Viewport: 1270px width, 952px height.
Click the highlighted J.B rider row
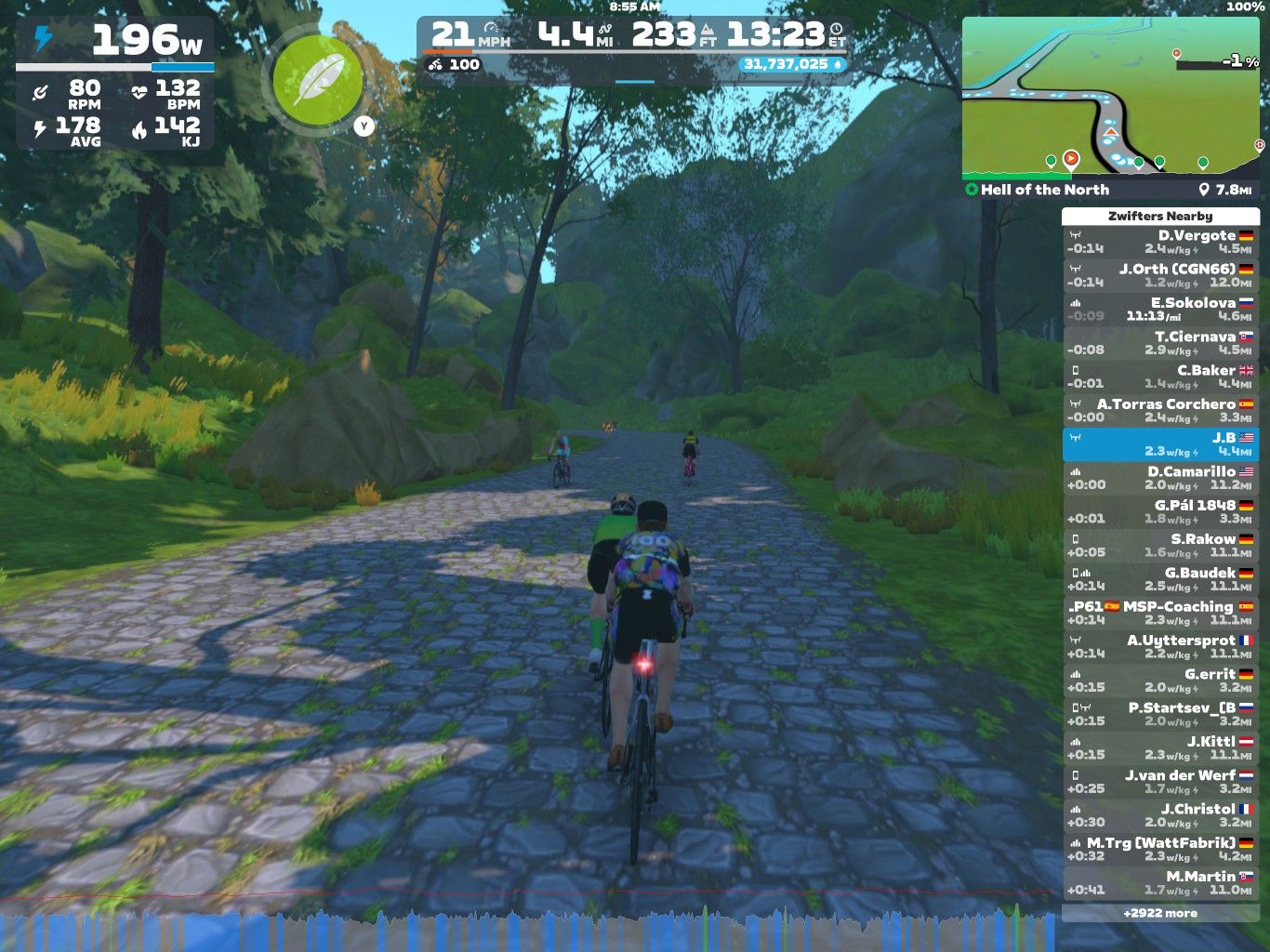click(1160, 444)
